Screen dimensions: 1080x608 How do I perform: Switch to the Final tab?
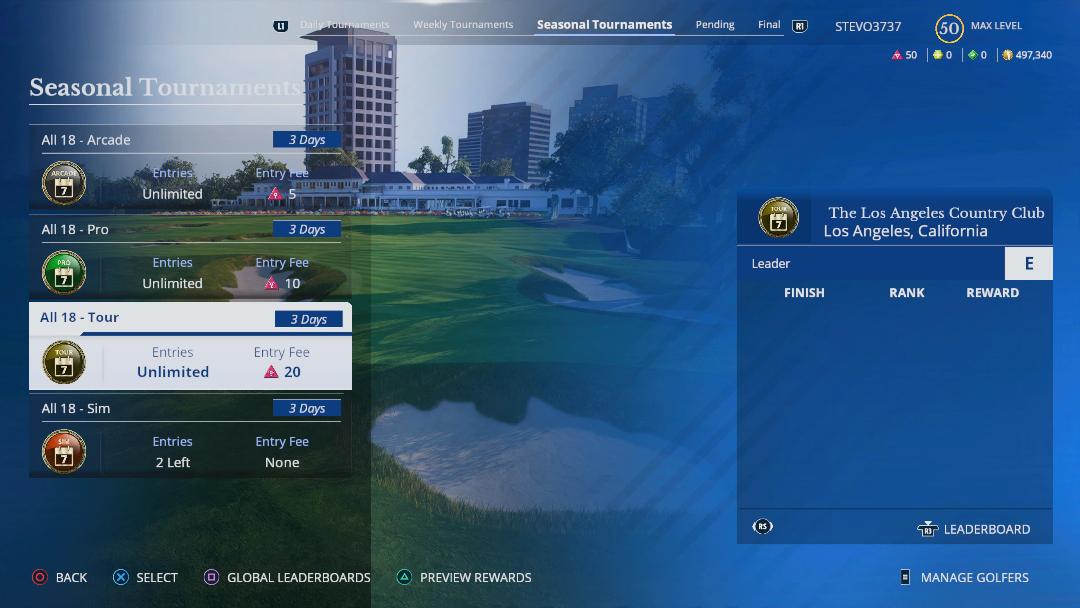click(769, 25)
